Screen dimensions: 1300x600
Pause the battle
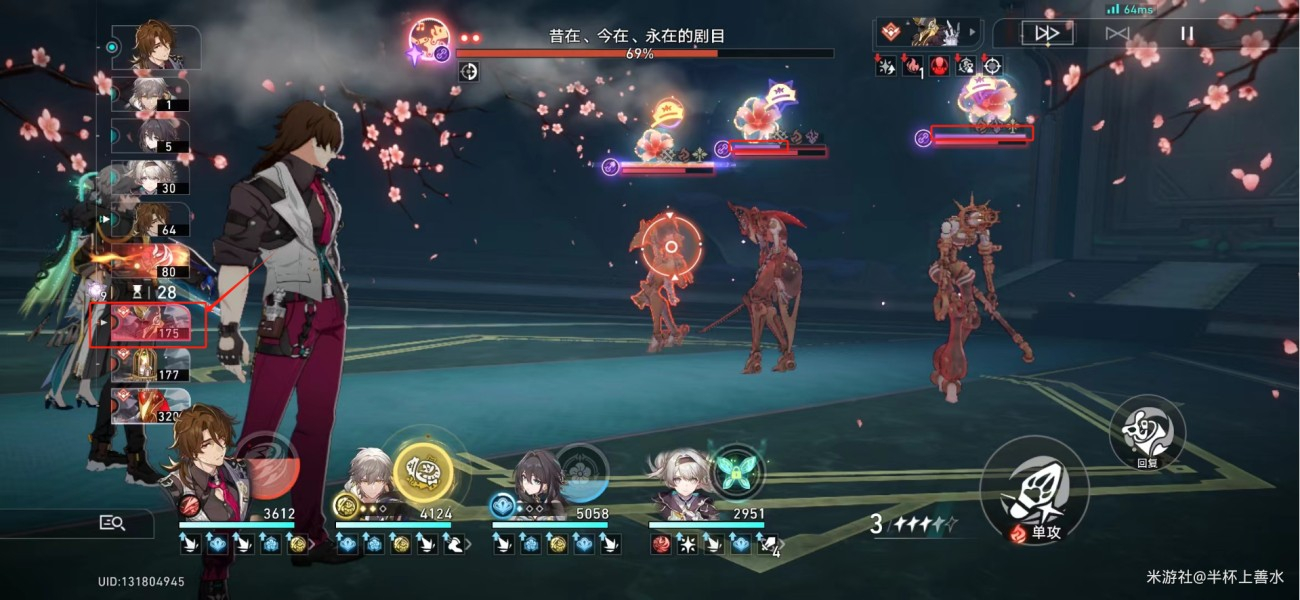click(x=1187, y=33)
